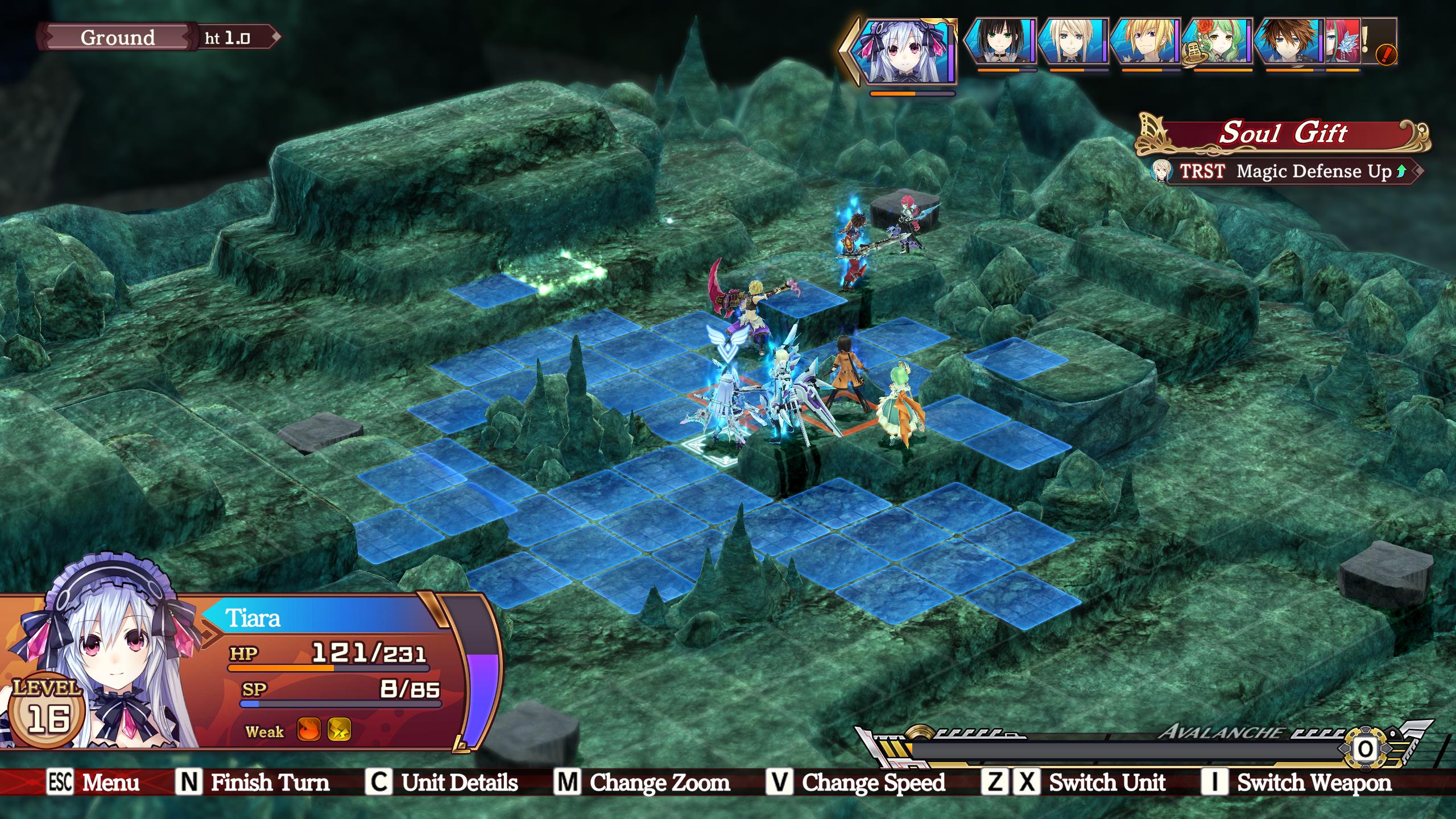1456x819 pixels.
Task: Select Tiara's portrait in the turn order
Action: (x=907, y=51)
